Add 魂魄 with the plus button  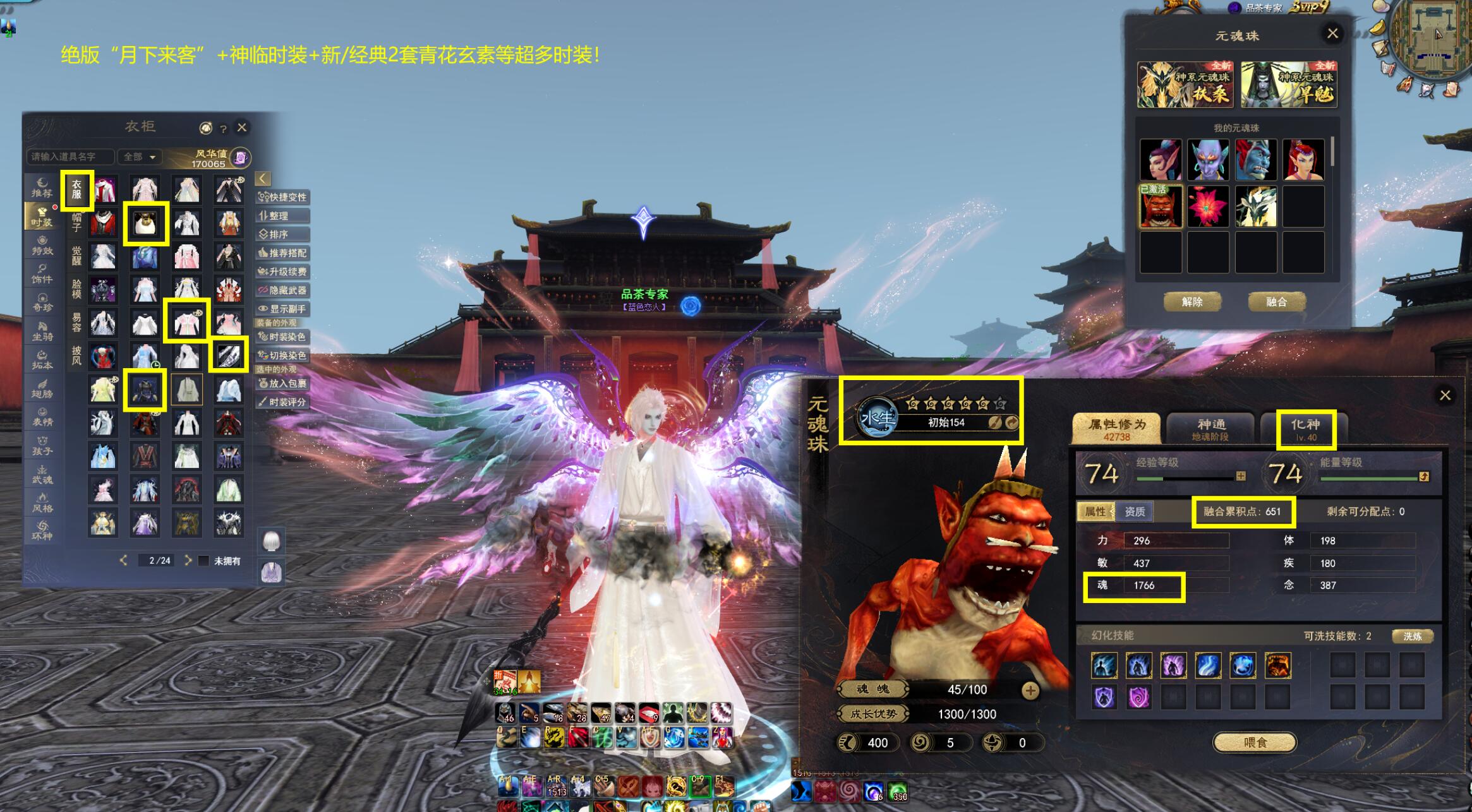(1030, 690)
